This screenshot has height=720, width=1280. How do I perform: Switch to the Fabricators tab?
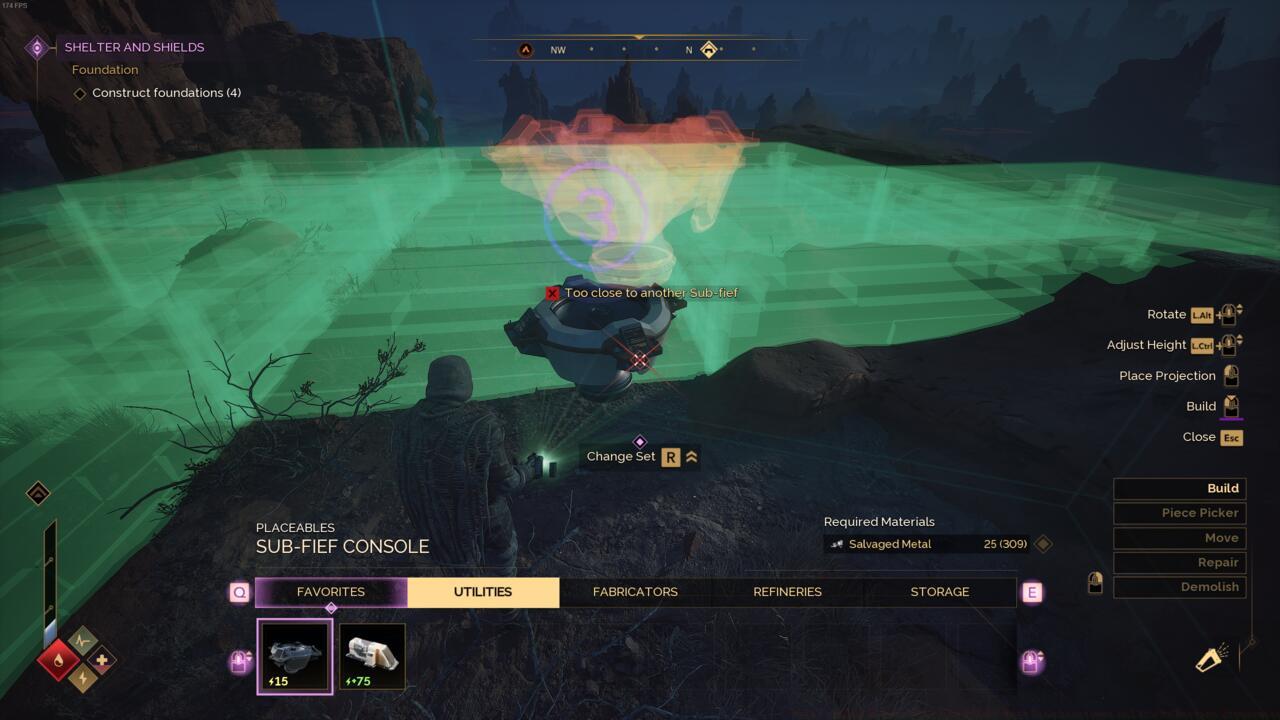(635, 592)
